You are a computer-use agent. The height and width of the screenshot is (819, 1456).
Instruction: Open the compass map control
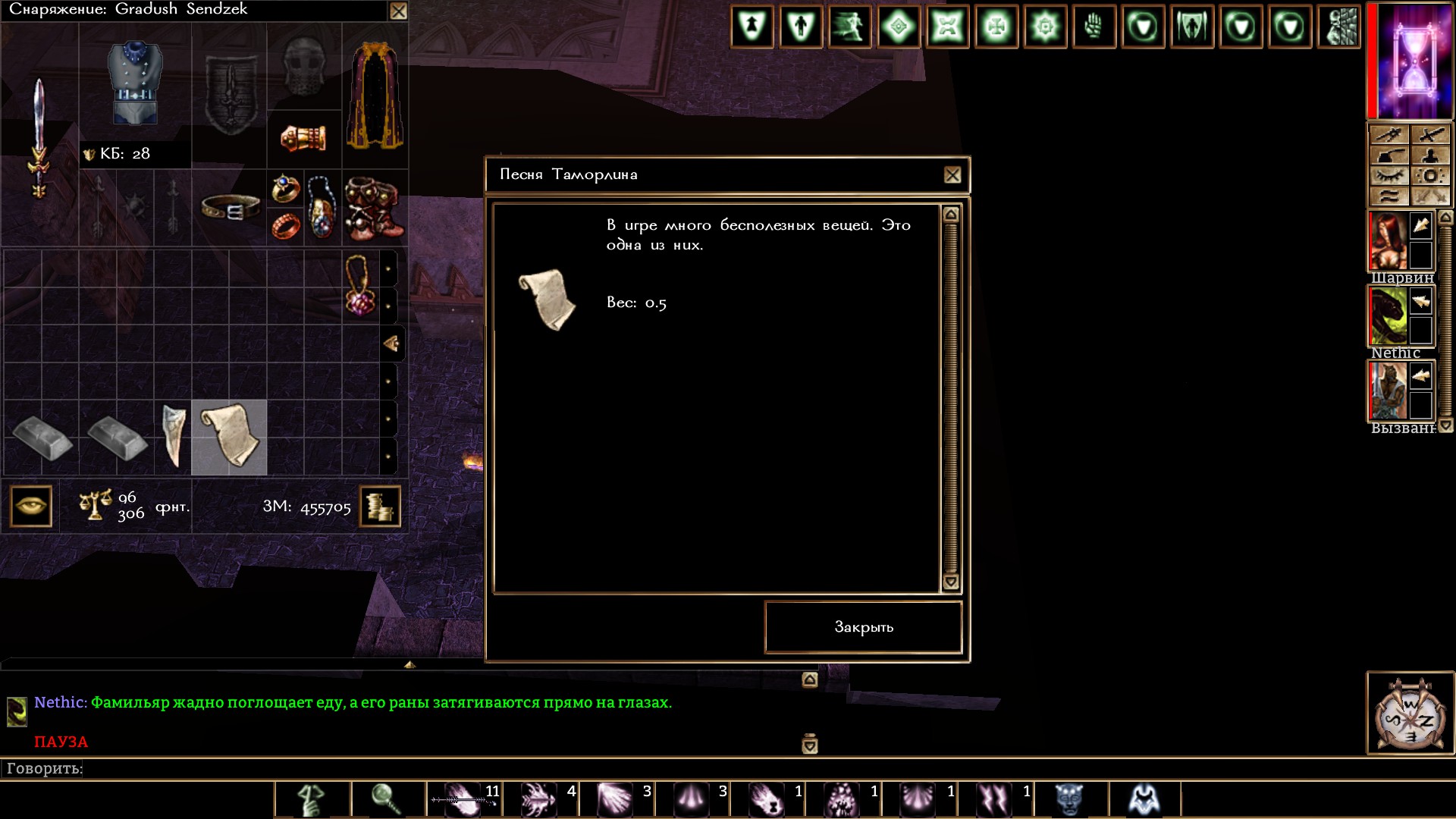[x=1410, y=713]
